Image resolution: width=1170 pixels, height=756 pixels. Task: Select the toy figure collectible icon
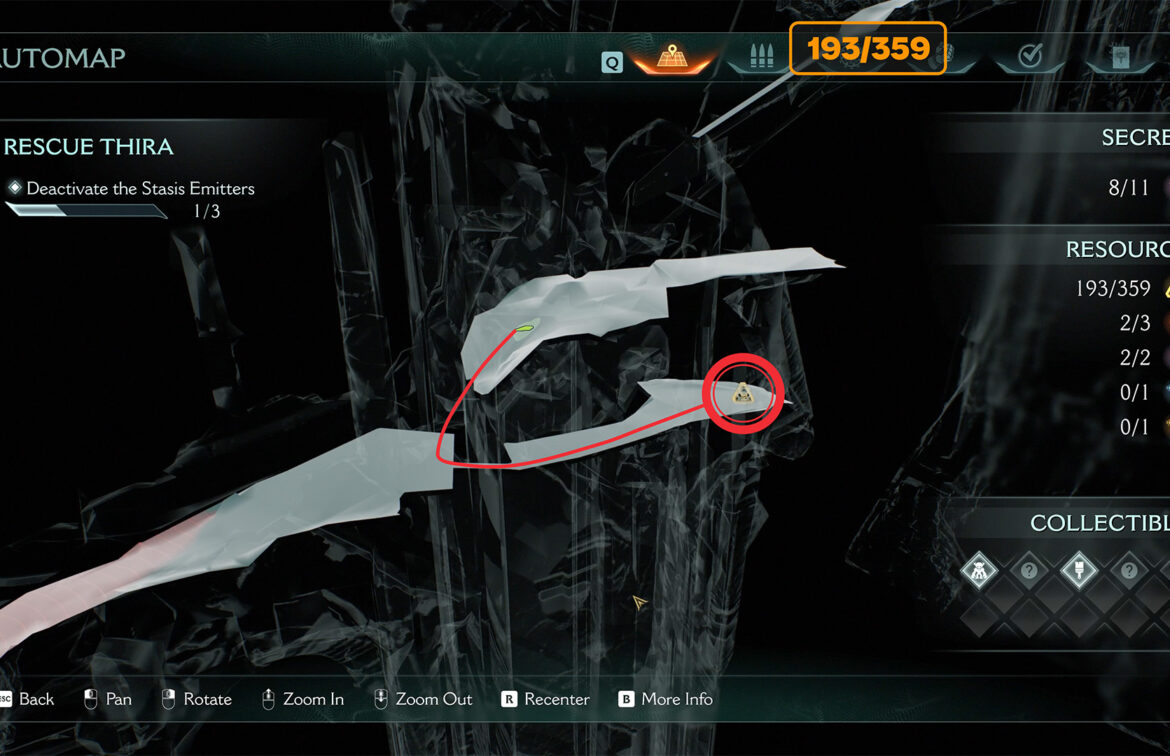[x=979, y=571]
